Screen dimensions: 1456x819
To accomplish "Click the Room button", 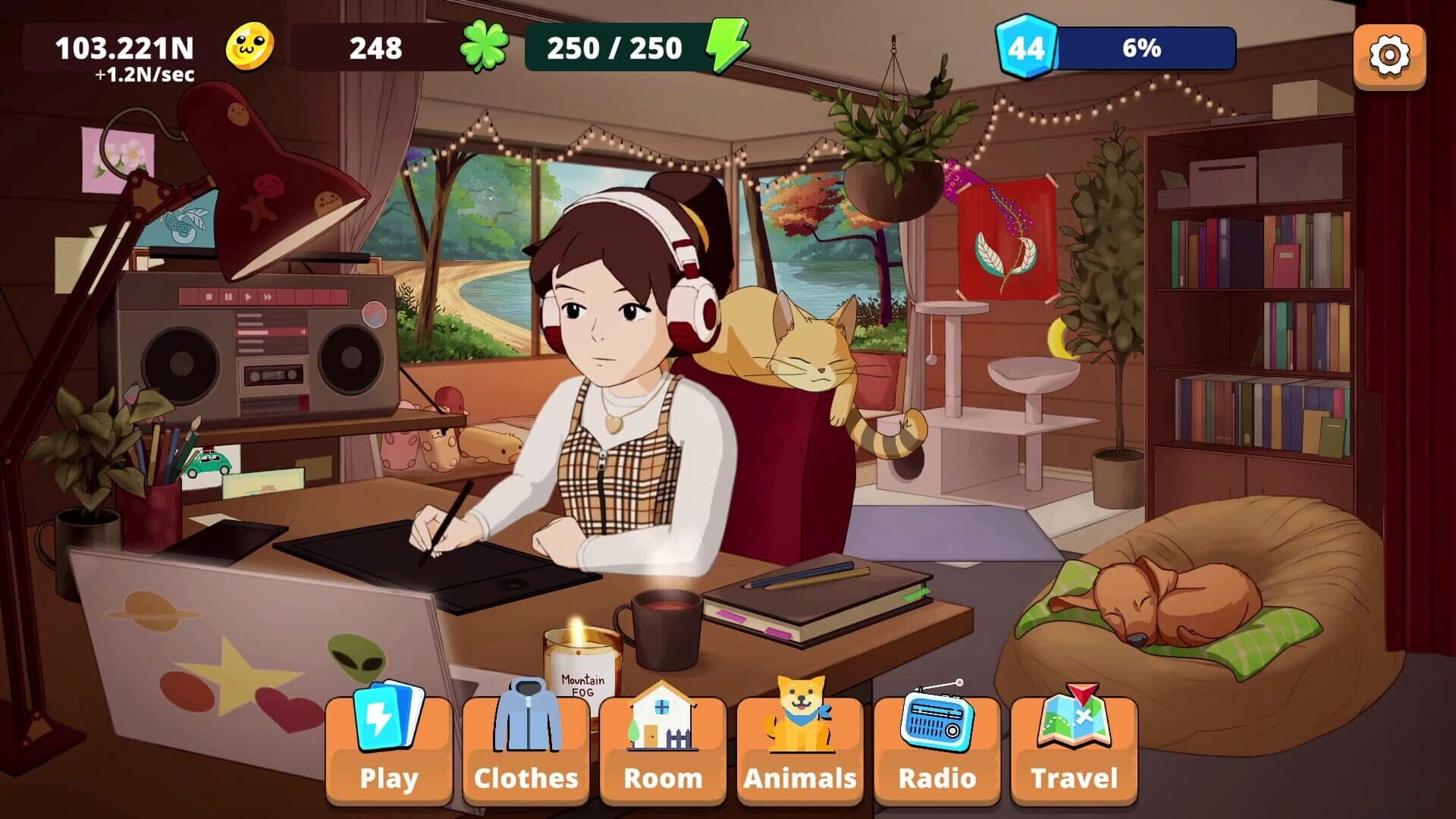I will pyautogui.click(x=664, y=777).
